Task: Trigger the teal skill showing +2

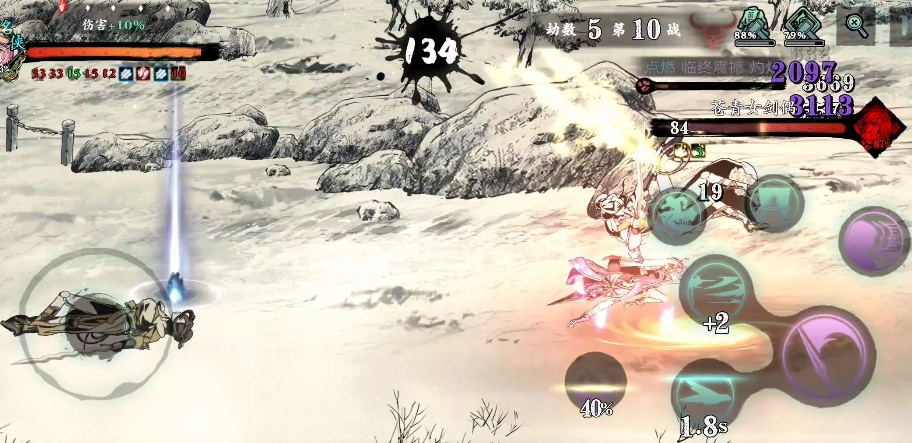Action: coord(715,288)
